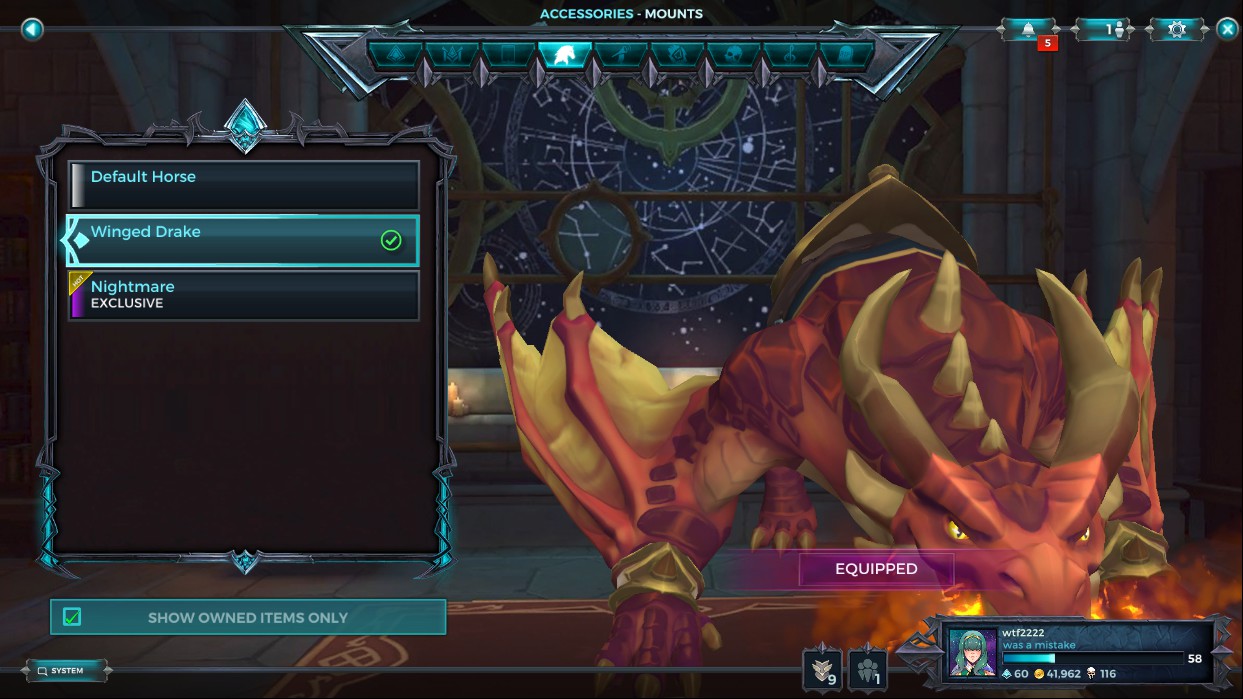Image resolution: width=1243 pixels, height=699 pixels.
Task: Select the Default Horse mount
Action: tap(244, 185)
